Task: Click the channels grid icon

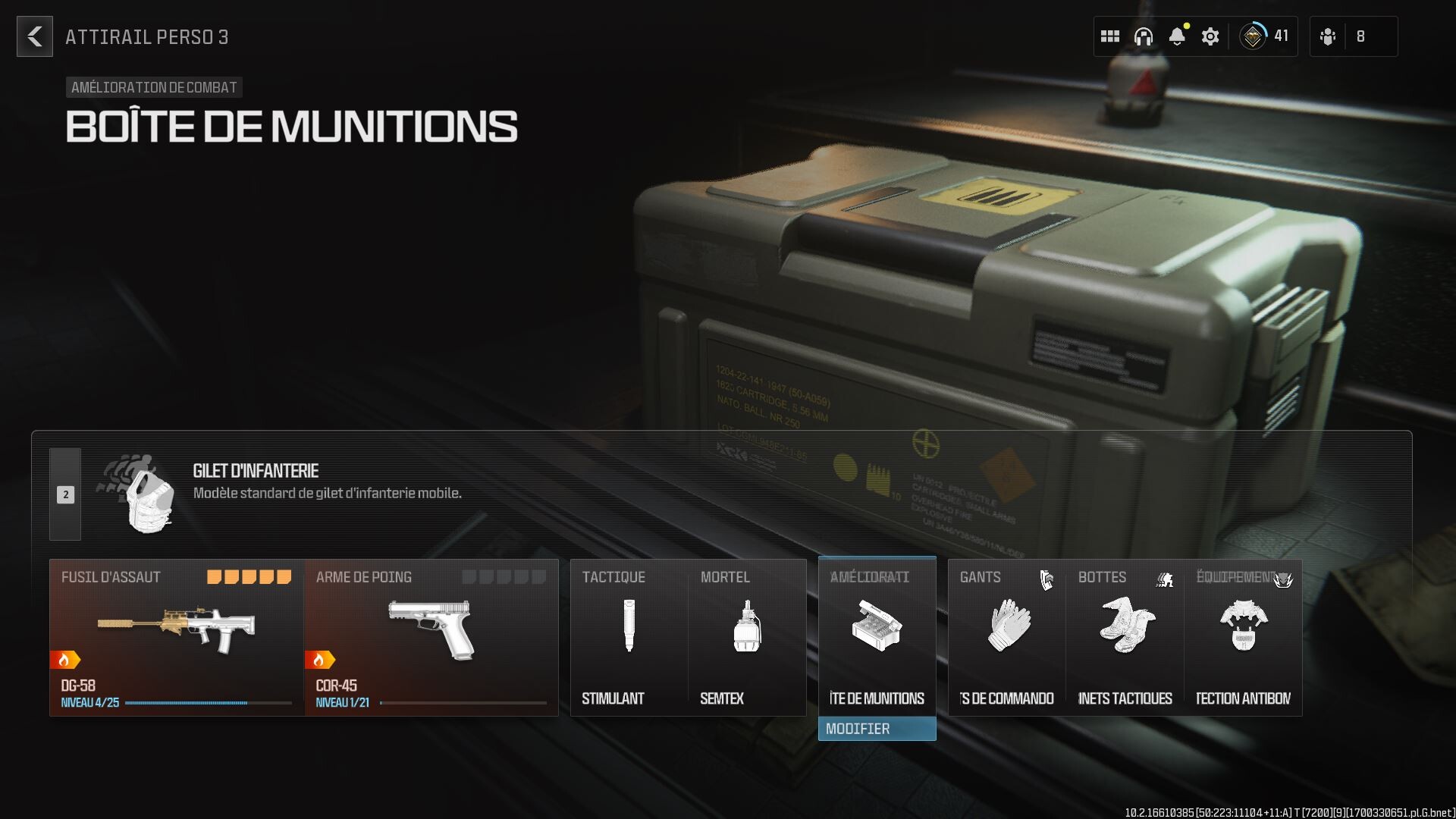Action: (1109, 36)
